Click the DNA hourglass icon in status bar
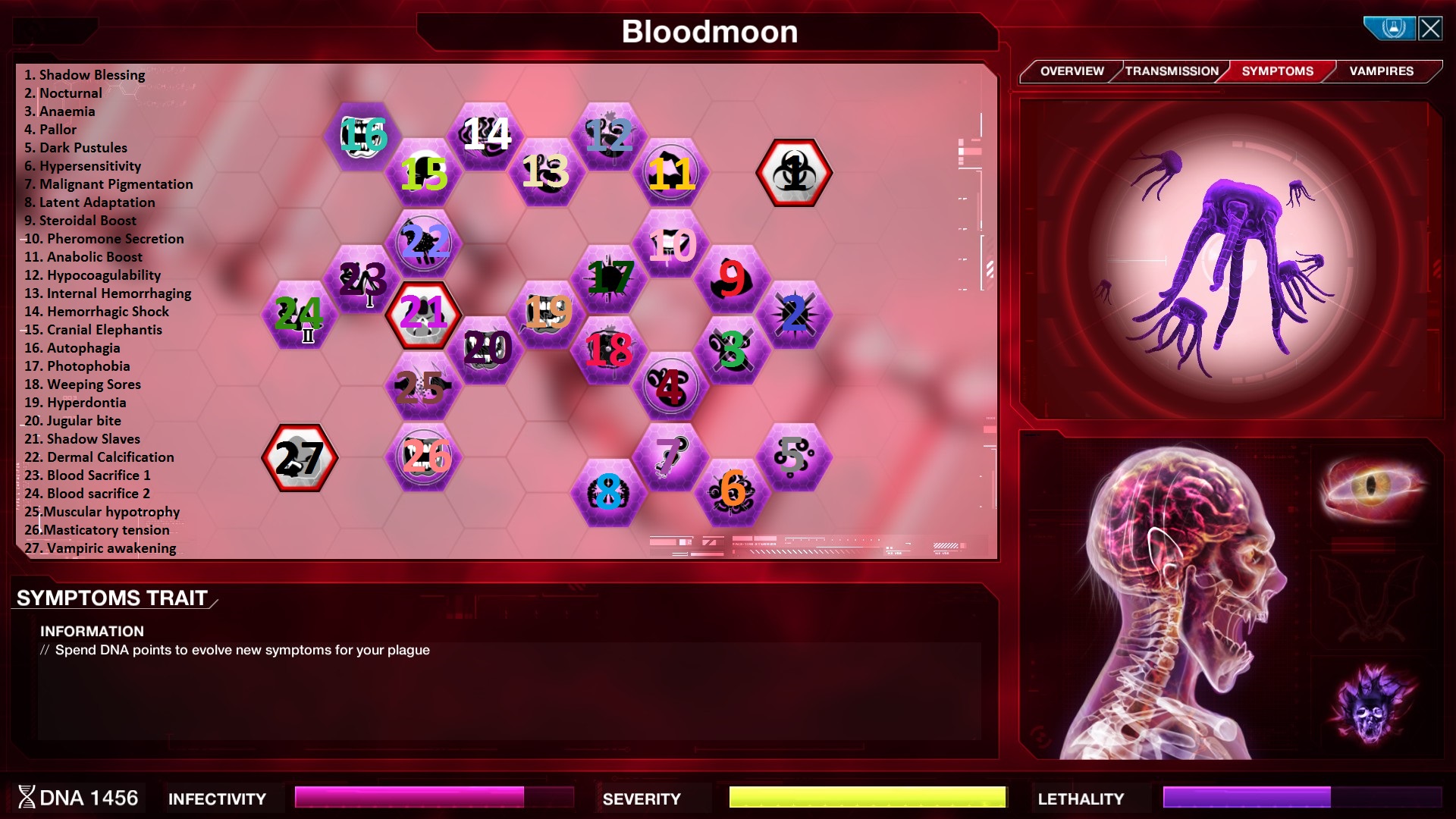This screenshot has height=819, width=1456. pyautogui.click(x=28, y=797)
